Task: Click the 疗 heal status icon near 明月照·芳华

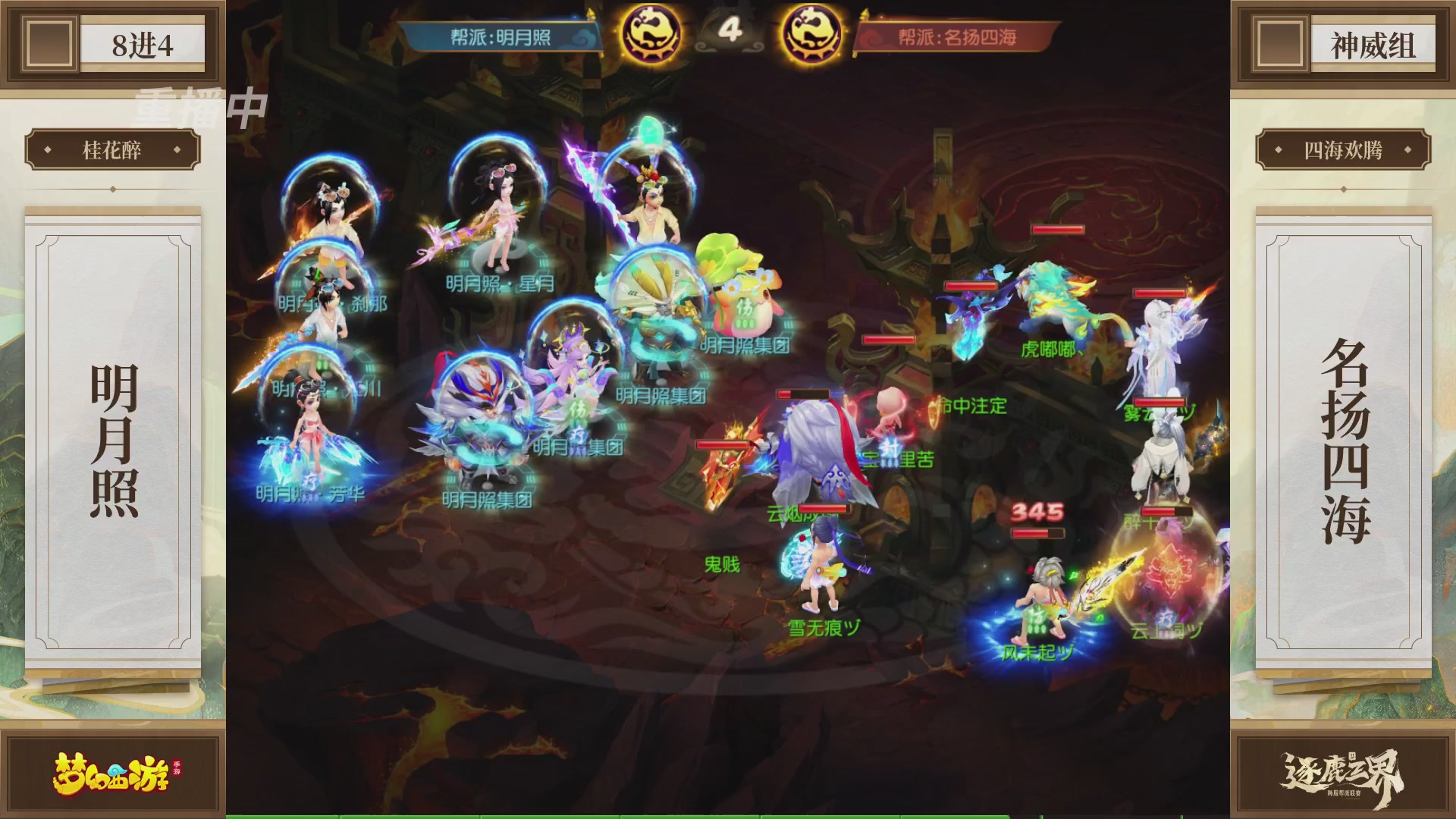Action: 311,482
